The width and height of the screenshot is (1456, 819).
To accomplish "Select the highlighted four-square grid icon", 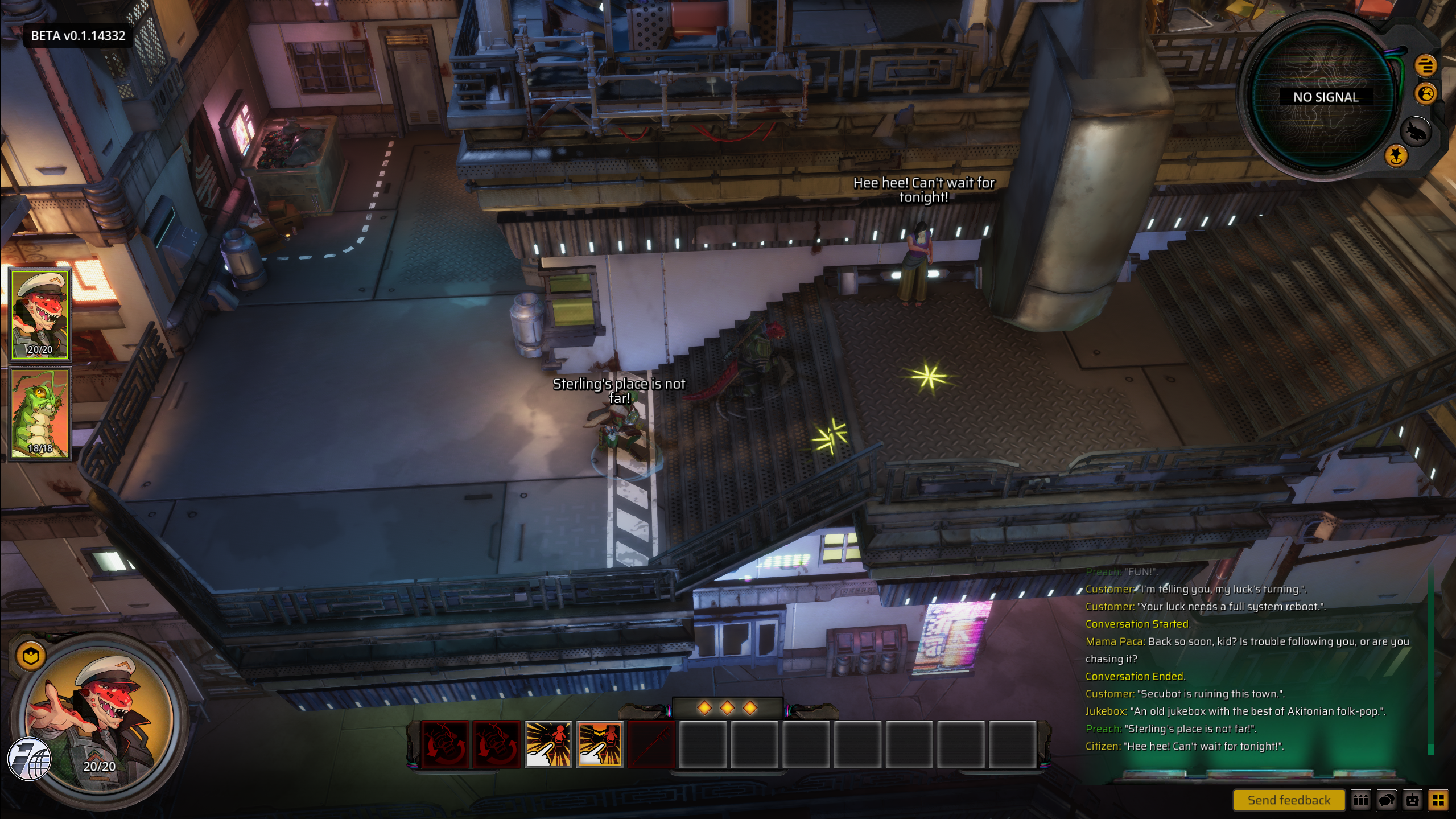I will [1439, 800].
